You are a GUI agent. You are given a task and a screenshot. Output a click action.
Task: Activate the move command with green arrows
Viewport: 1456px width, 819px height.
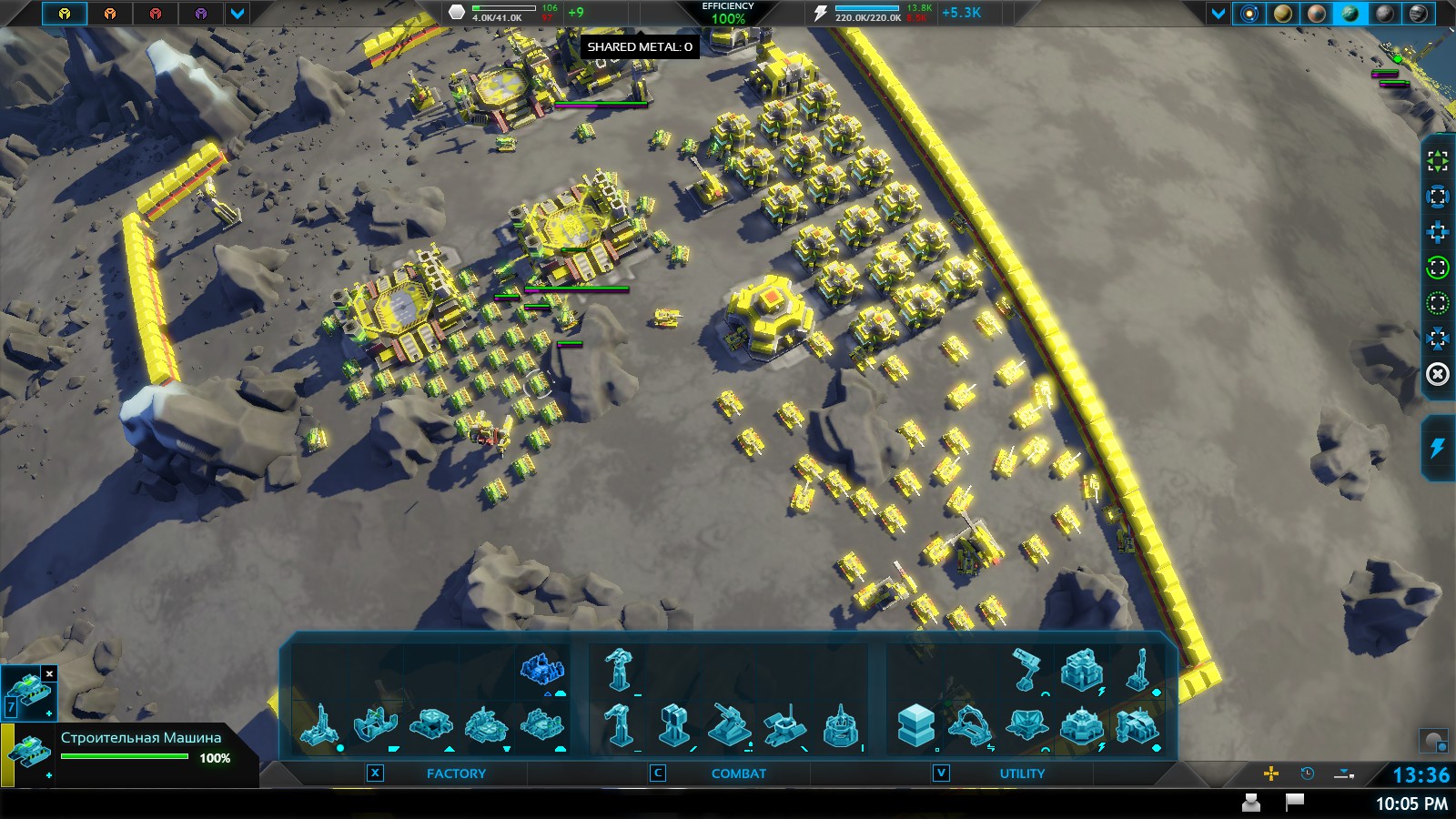point(1437,161)
